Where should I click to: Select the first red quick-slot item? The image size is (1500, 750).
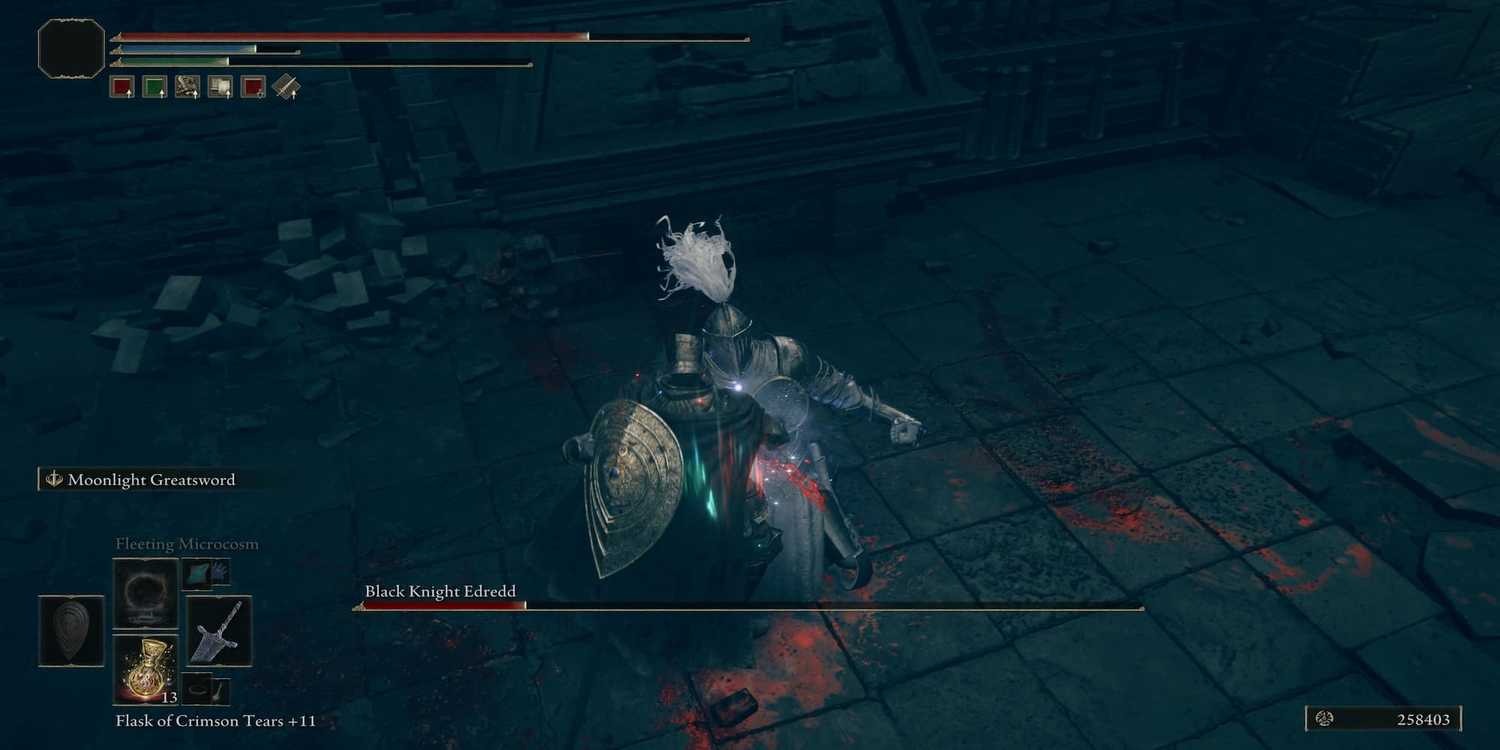[123, 87]
